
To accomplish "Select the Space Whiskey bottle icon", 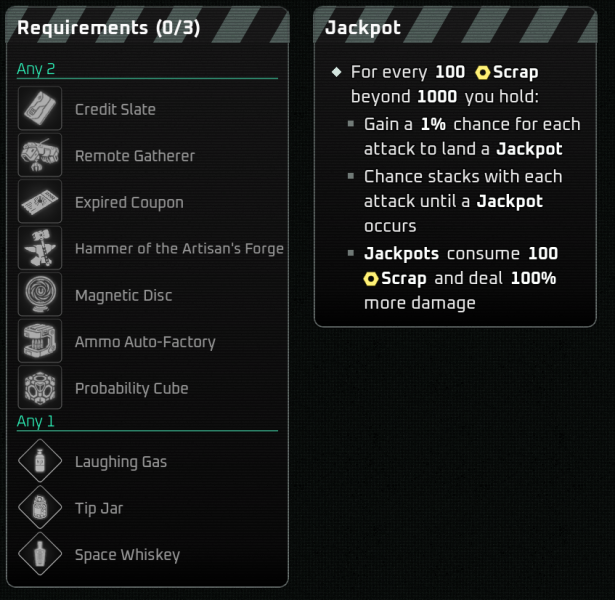I will pyautogui.click(x=40, y=555).
